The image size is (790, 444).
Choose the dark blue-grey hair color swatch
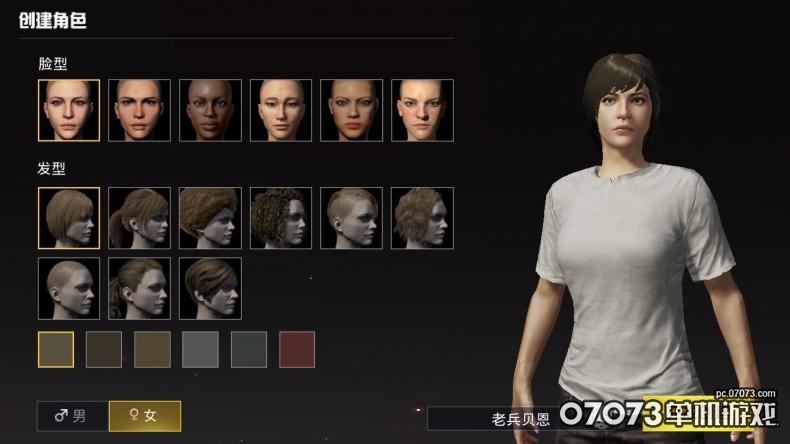point(249,349)
